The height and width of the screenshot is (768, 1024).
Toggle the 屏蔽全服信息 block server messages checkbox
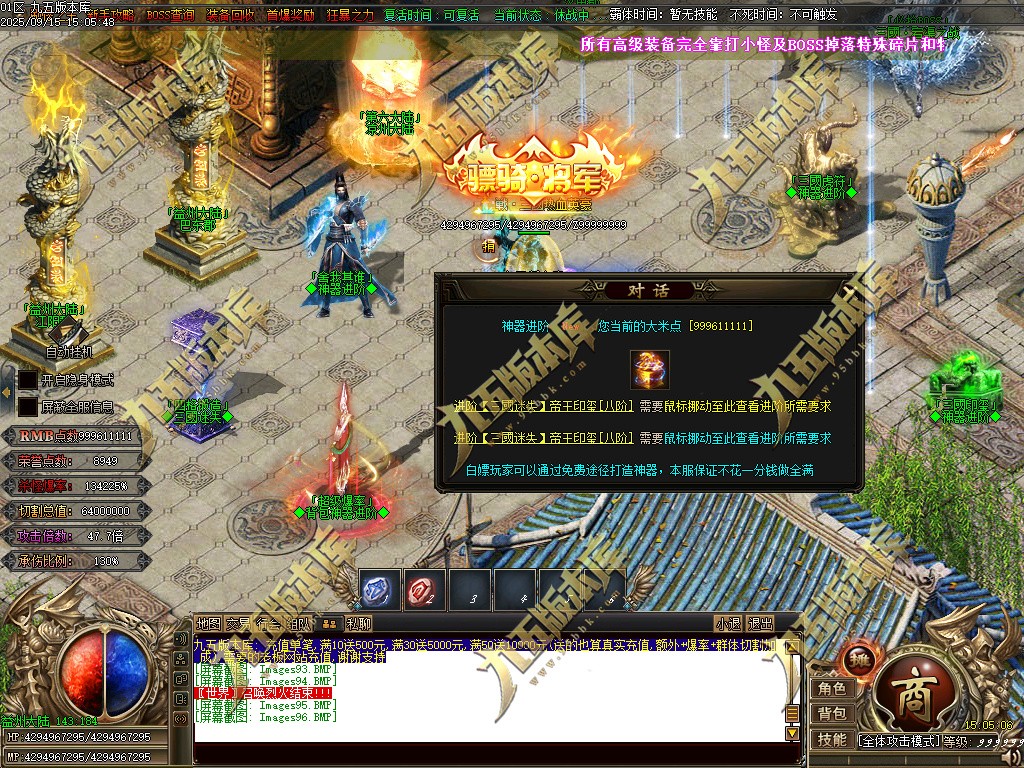[28, 407]
